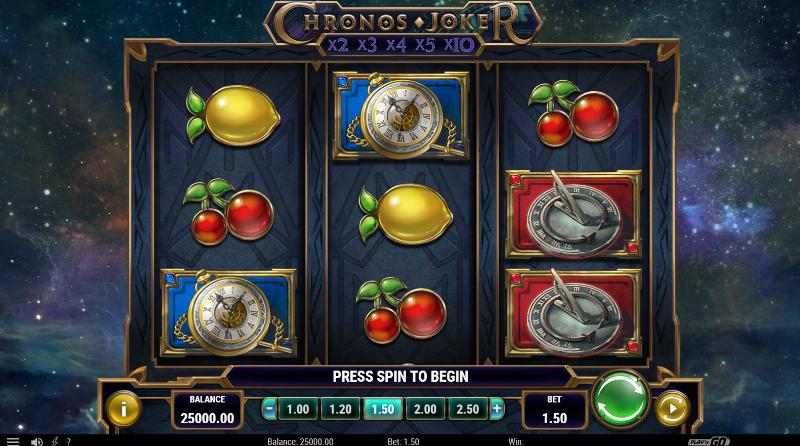Open help with the question mark icon
The width and height of the screenshot is (800, 446).
[68, 440]
